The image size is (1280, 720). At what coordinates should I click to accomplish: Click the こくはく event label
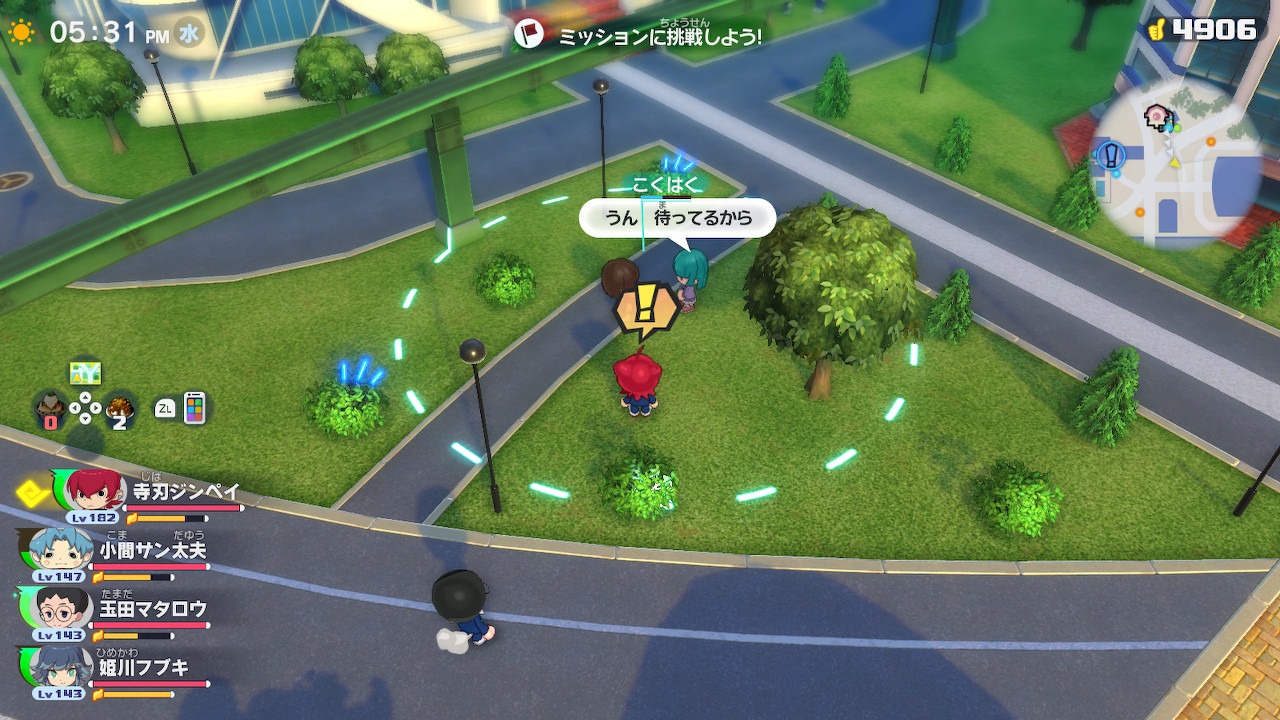point(662,185)
